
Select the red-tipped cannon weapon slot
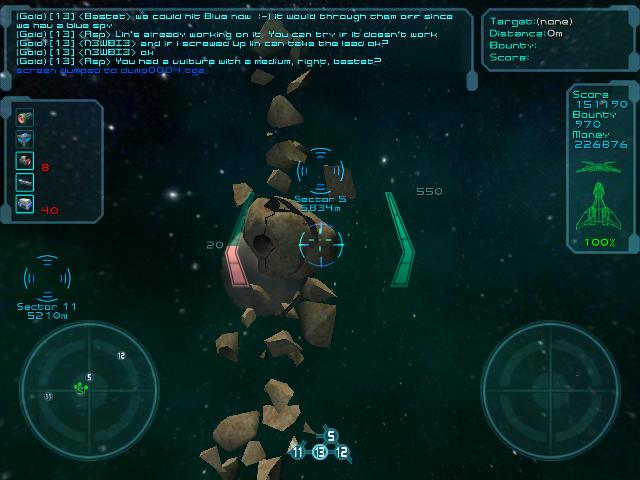(25, 118)
